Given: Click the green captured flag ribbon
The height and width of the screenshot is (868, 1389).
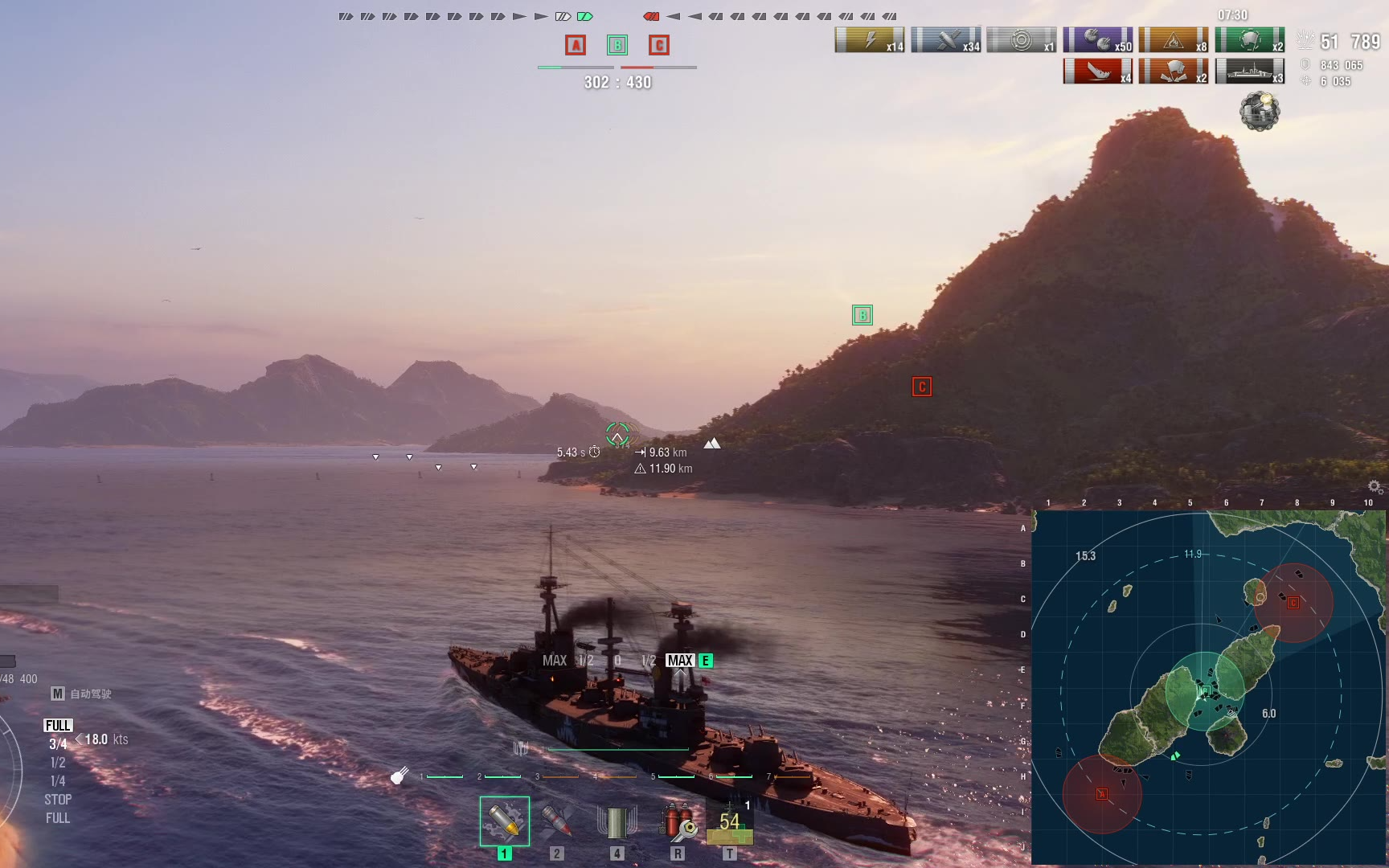Looking at the screenshot, I should point(1249,40).
